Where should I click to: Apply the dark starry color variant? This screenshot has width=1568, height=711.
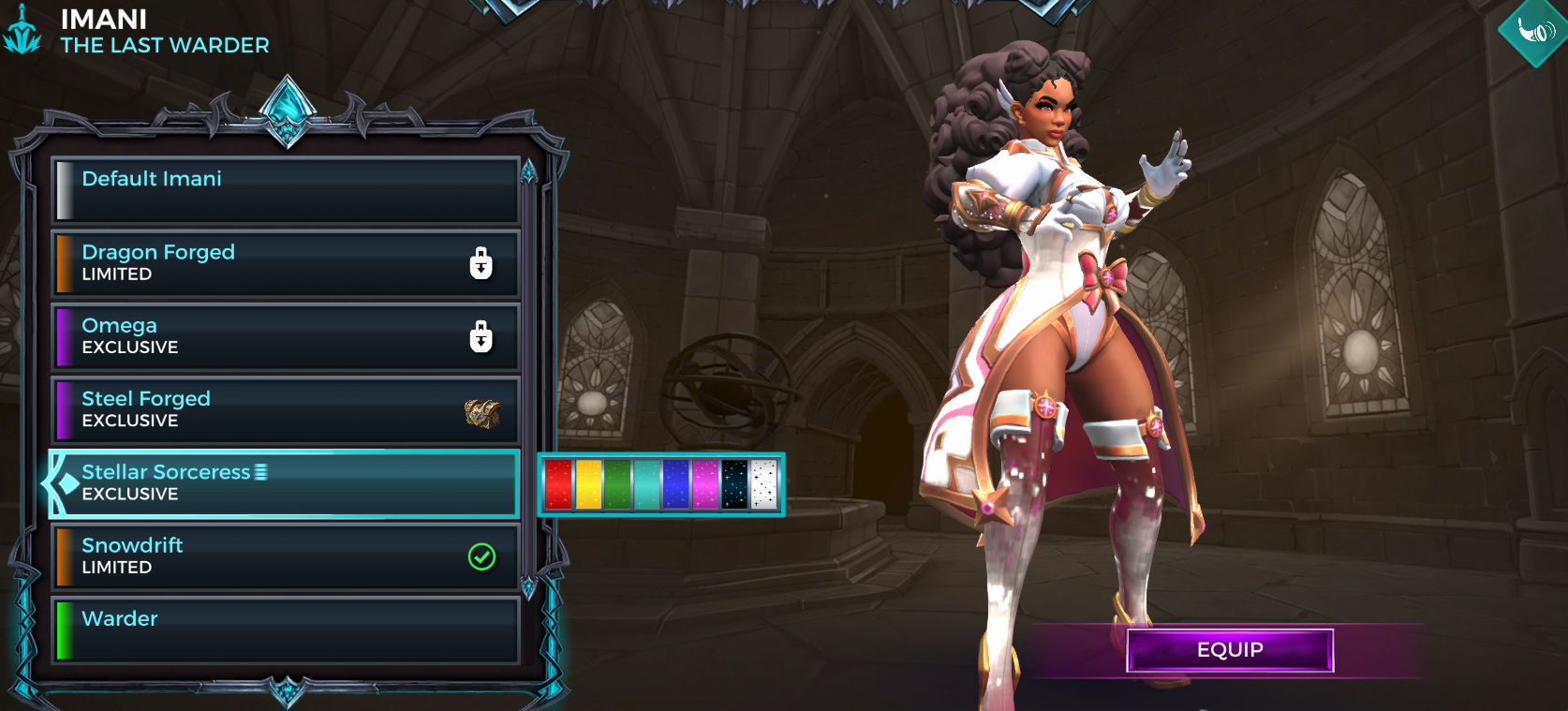[x=734, y=484]
